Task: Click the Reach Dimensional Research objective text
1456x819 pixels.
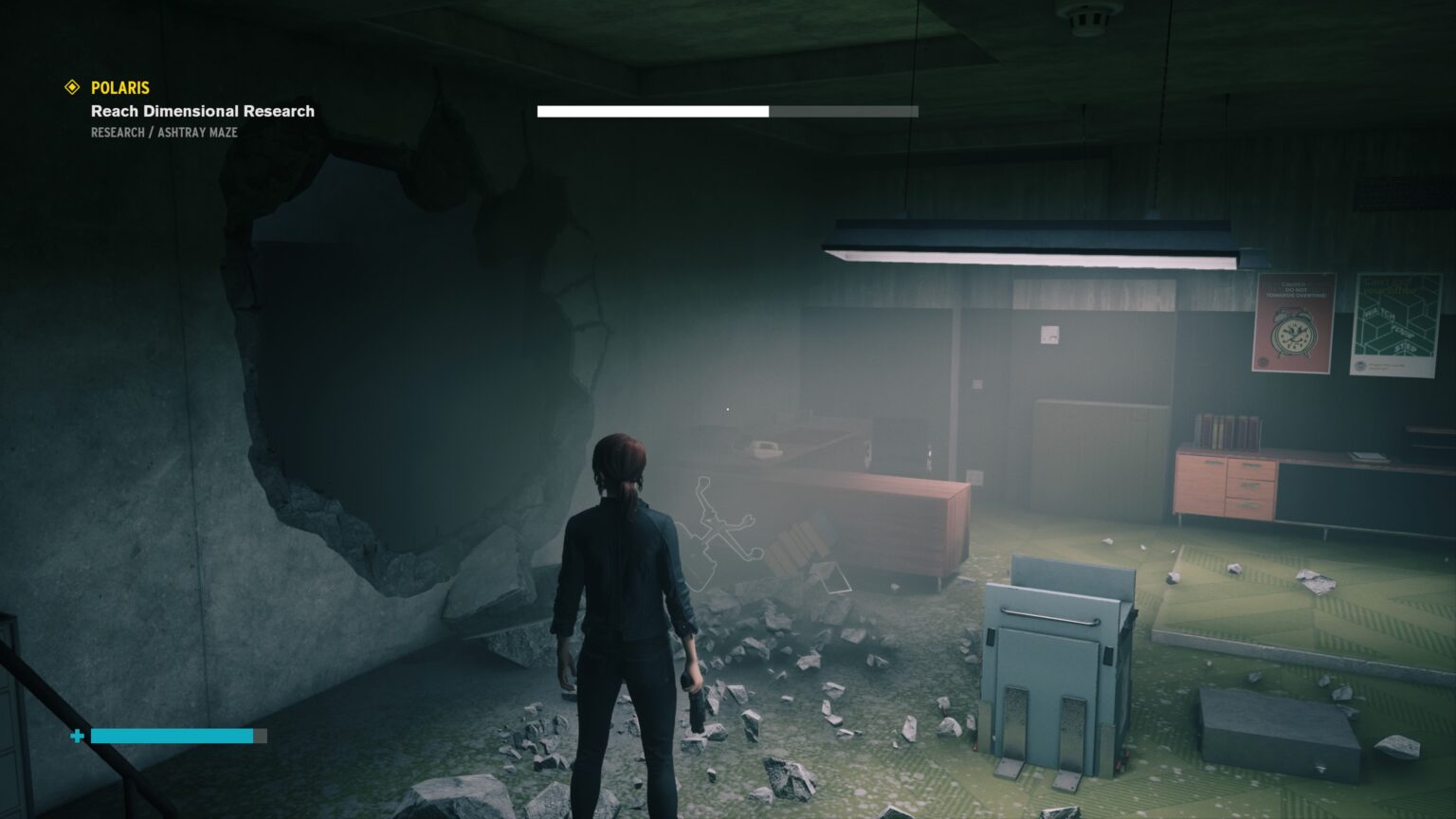Action: pos(201,111)
